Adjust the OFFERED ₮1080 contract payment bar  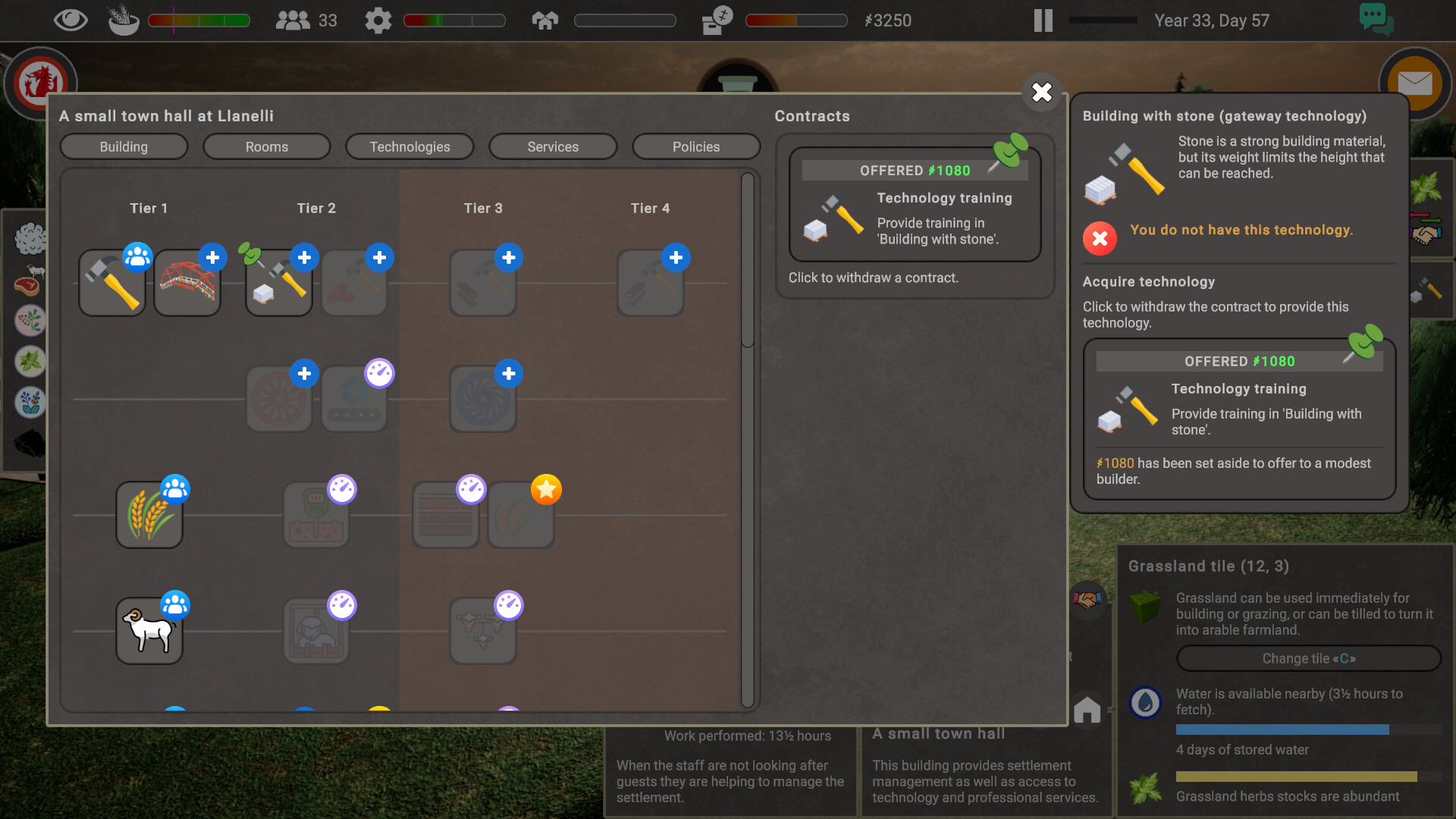[914, 170]
